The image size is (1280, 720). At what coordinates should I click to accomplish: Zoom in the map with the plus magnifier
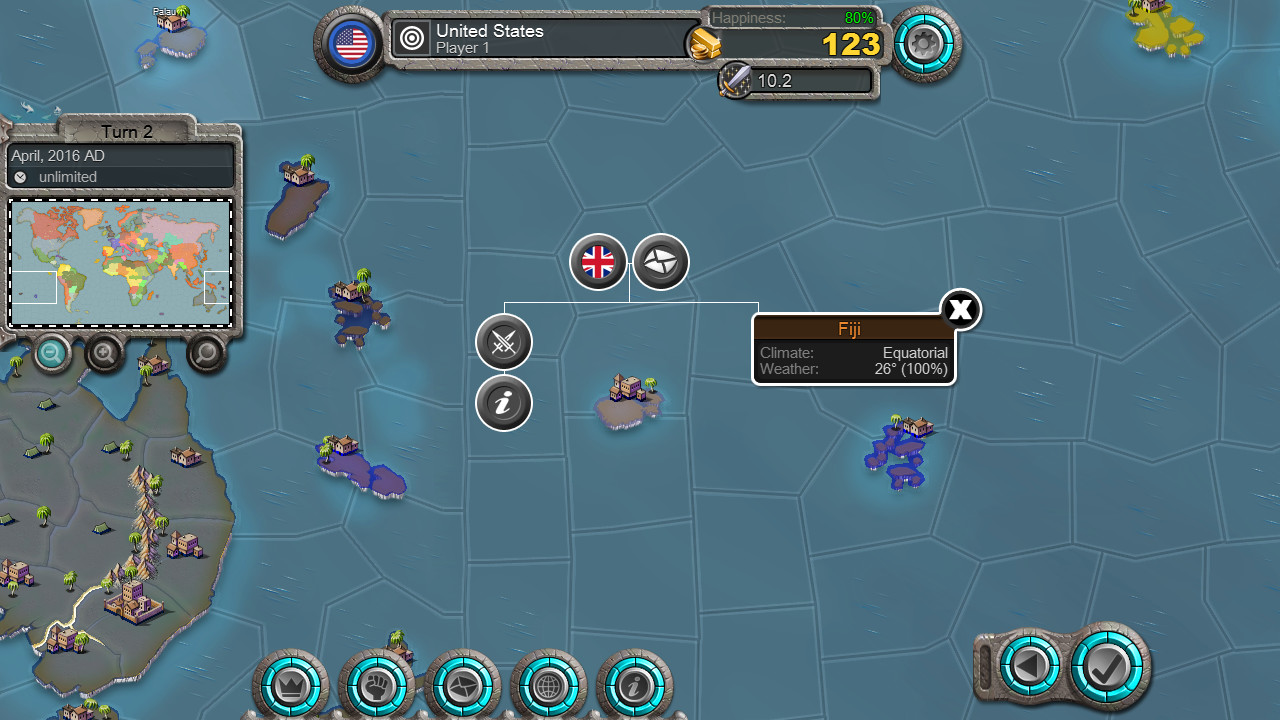[x=105, y=352]
